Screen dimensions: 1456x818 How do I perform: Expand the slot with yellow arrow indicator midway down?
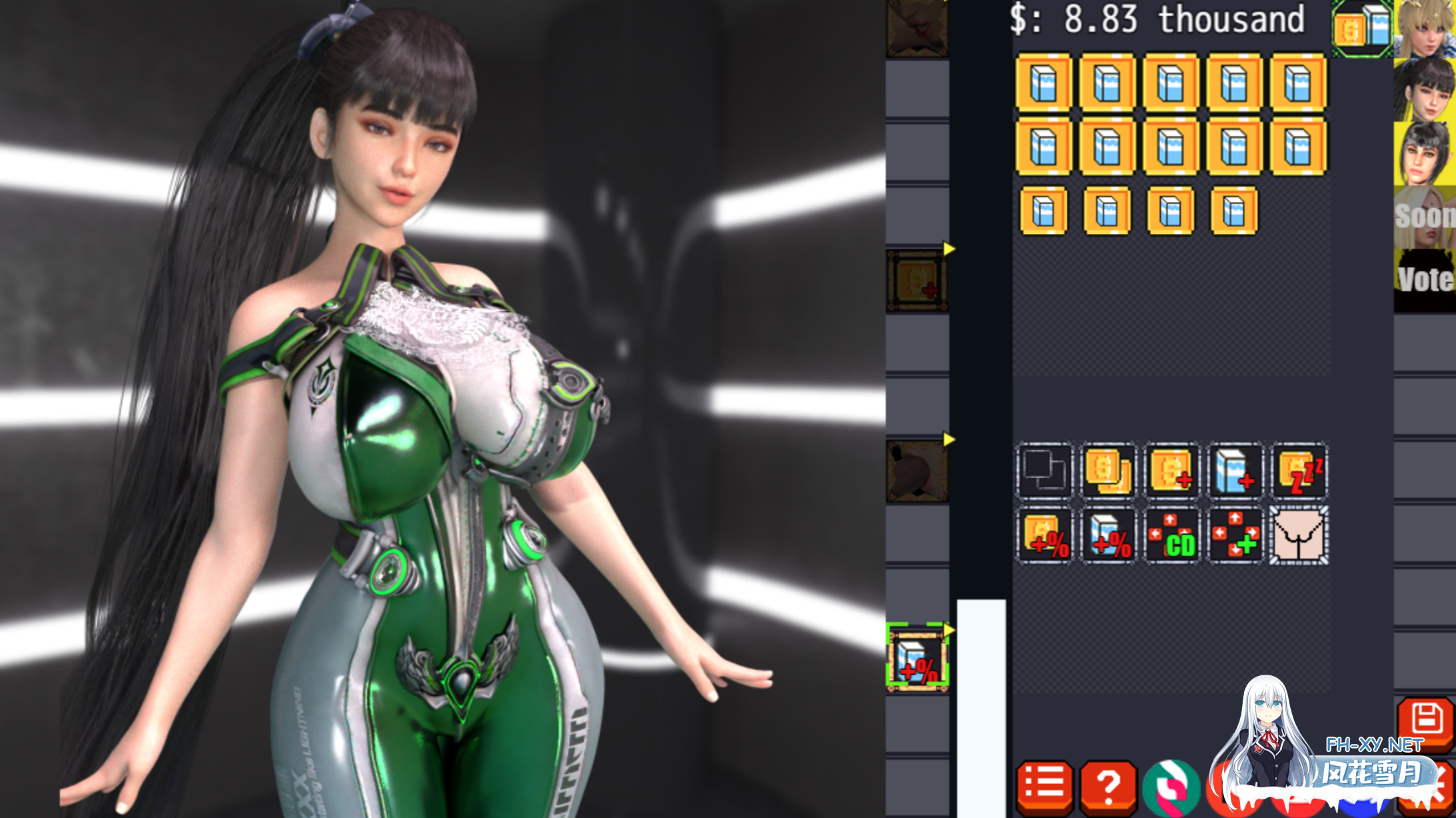click(x=918, y=473)
